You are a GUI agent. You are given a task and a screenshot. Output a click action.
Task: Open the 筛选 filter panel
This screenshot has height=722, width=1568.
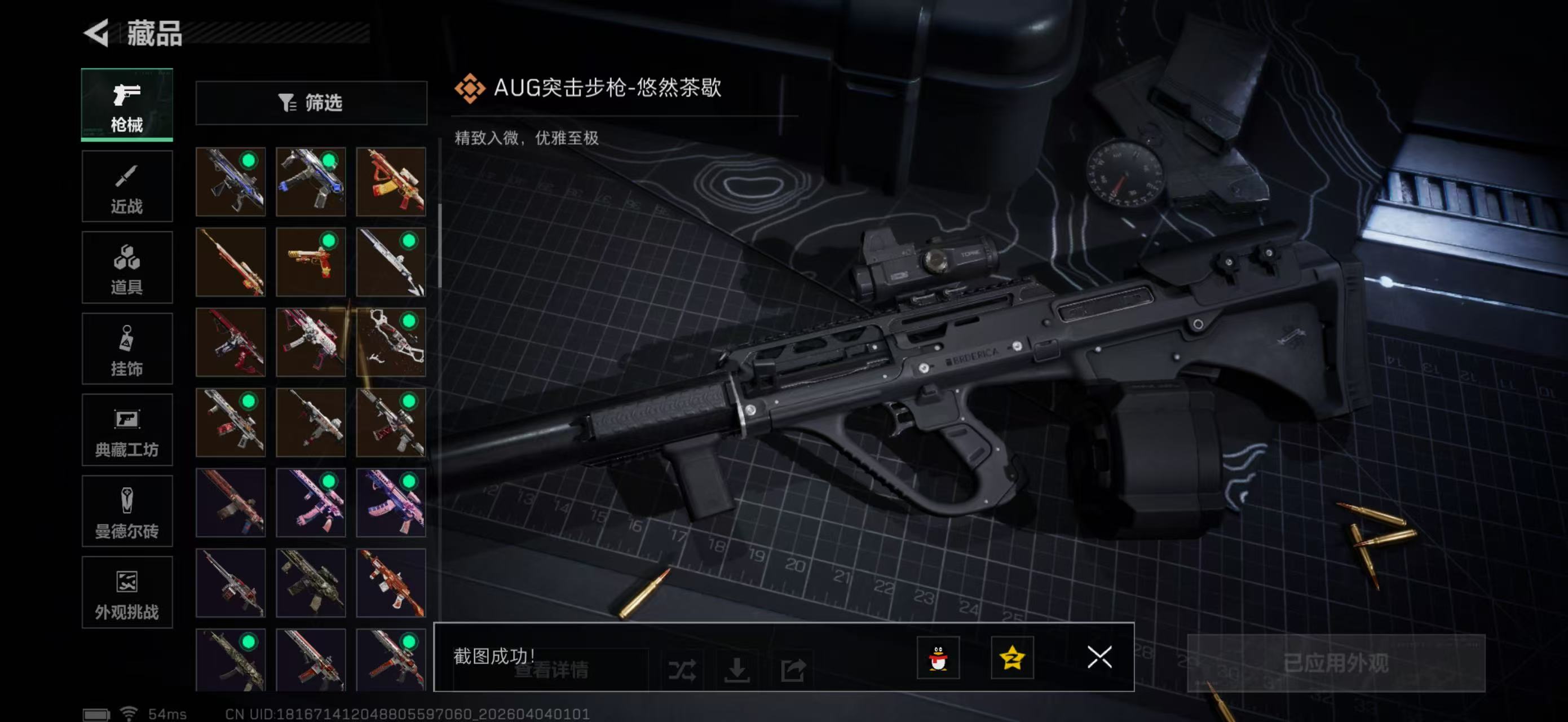[x=312, y=103]
